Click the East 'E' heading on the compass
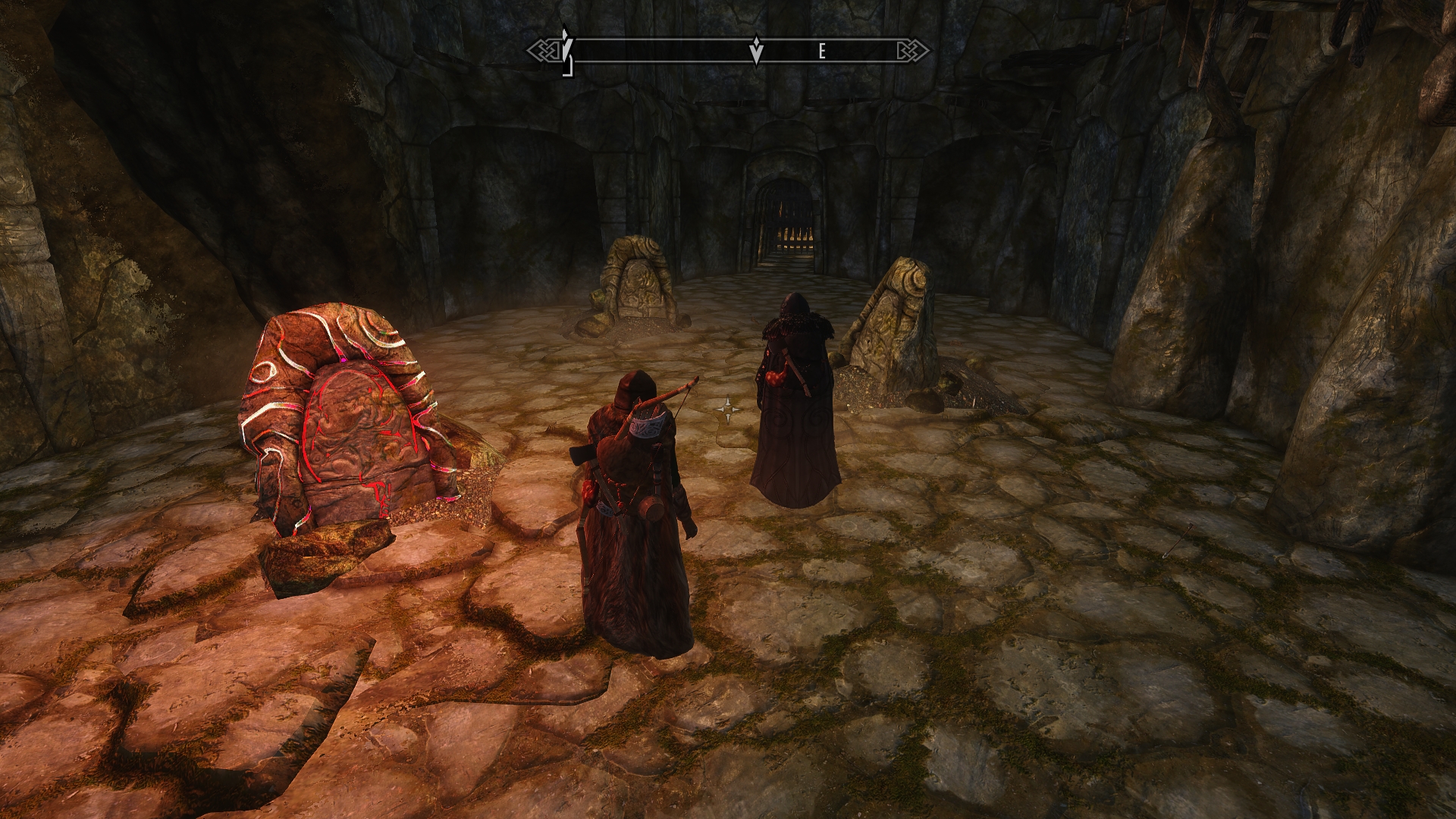This screenshot has height=819, width=1456. click(821, 52)
